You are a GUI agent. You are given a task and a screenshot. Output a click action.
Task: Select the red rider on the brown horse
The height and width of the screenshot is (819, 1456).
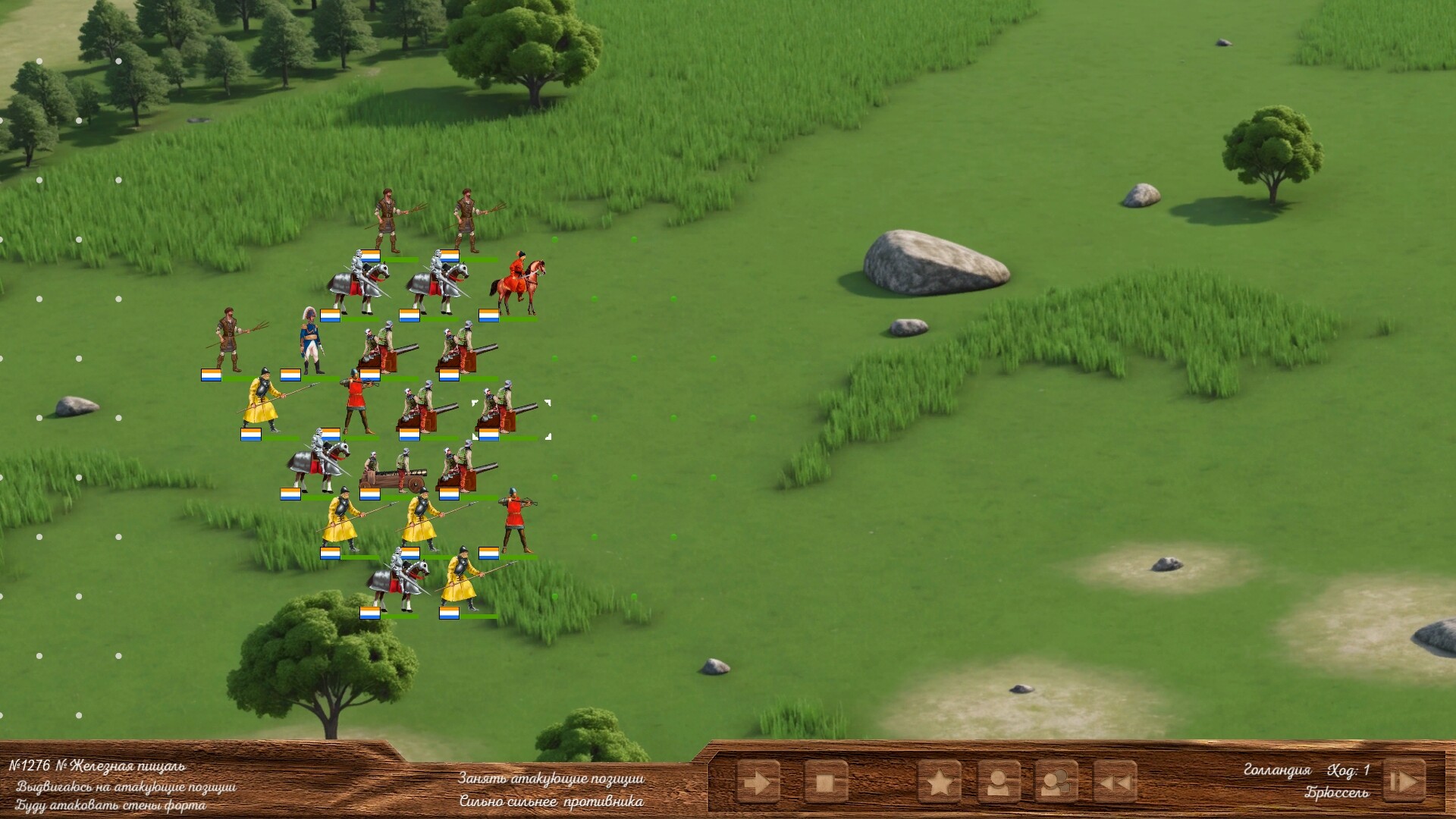pos(519,284)
